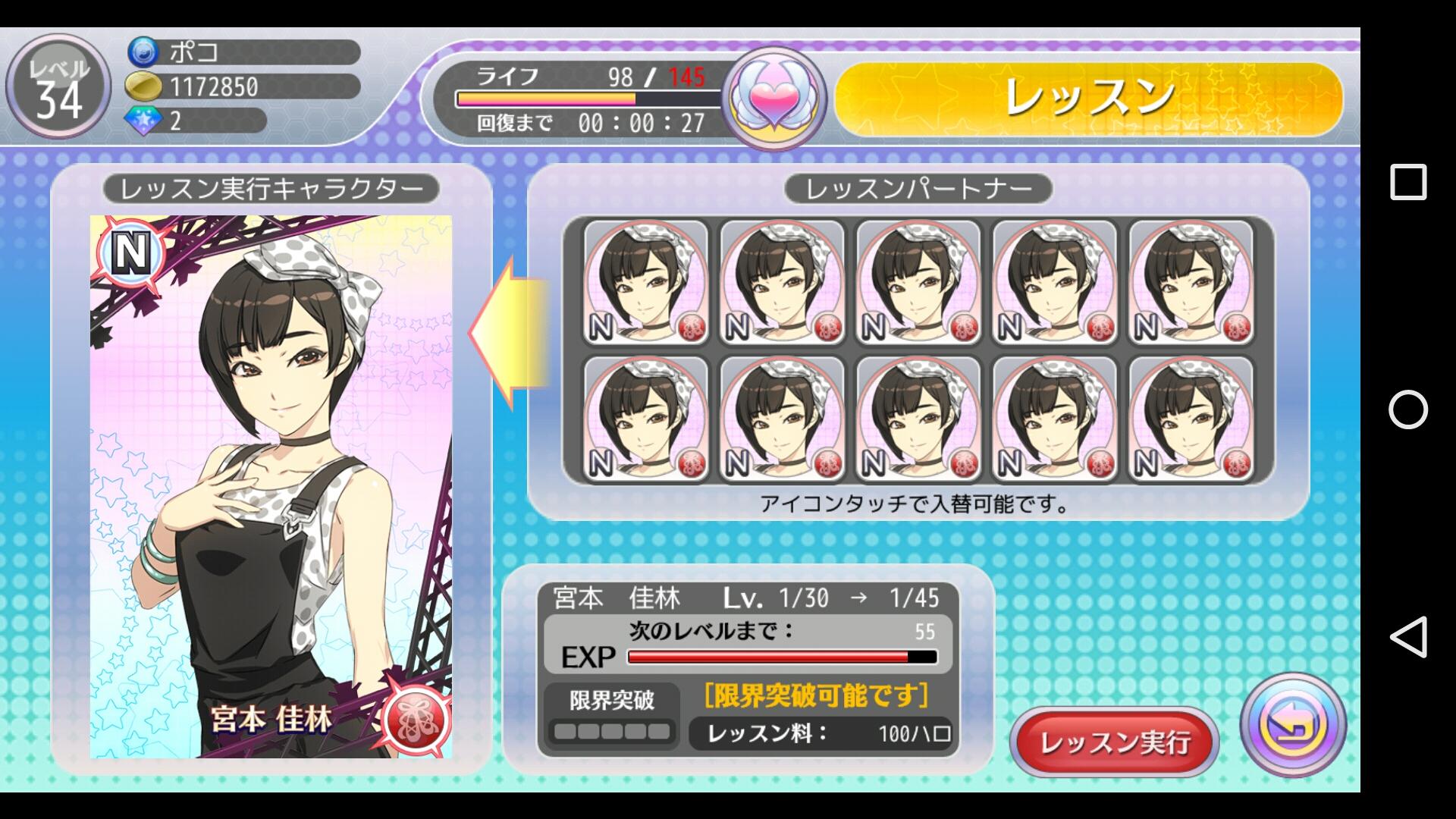Open Android recent apps square button

point(1407,183)
